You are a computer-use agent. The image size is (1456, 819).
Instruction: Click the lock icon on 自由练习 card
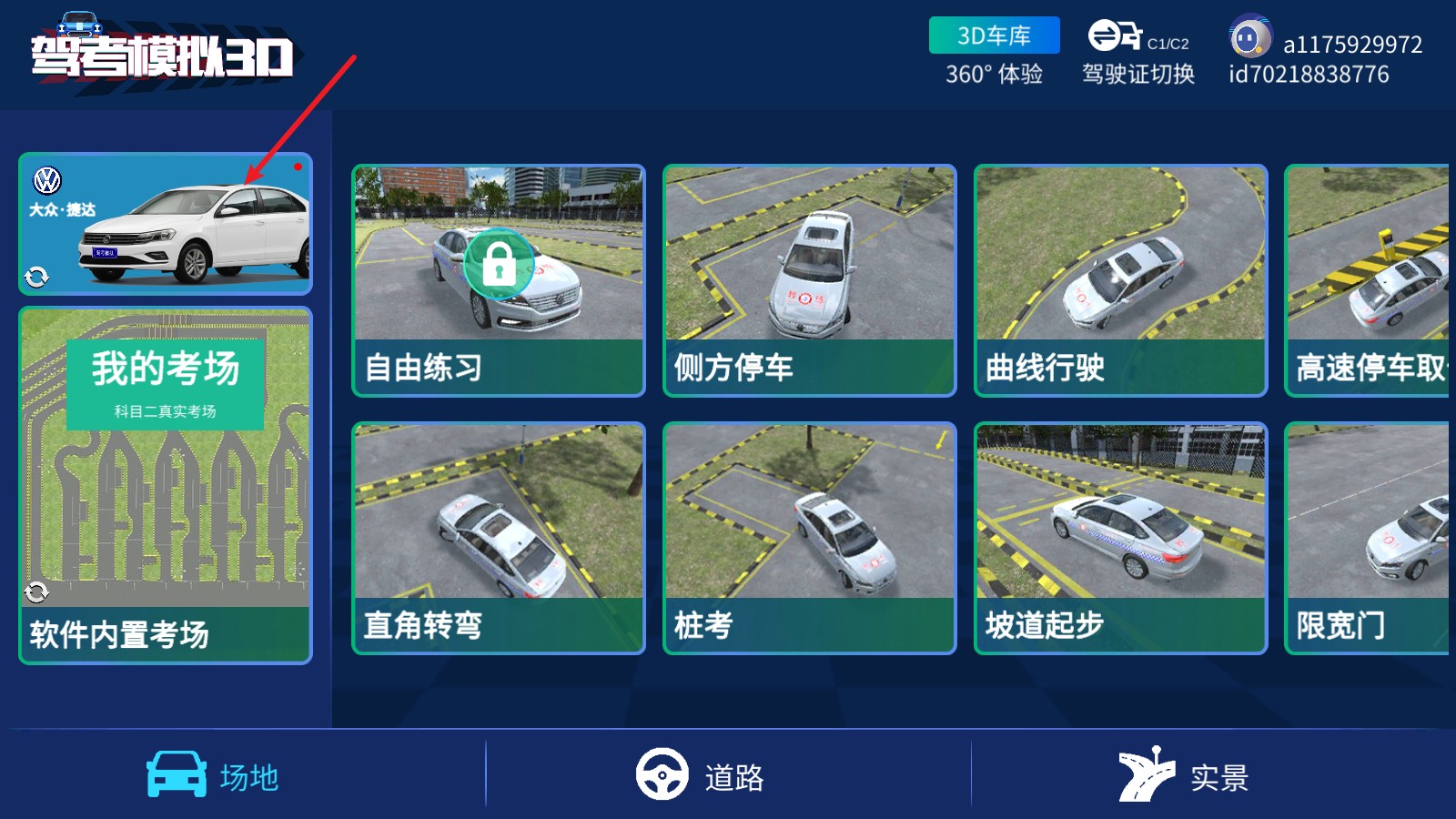[497, 263]
